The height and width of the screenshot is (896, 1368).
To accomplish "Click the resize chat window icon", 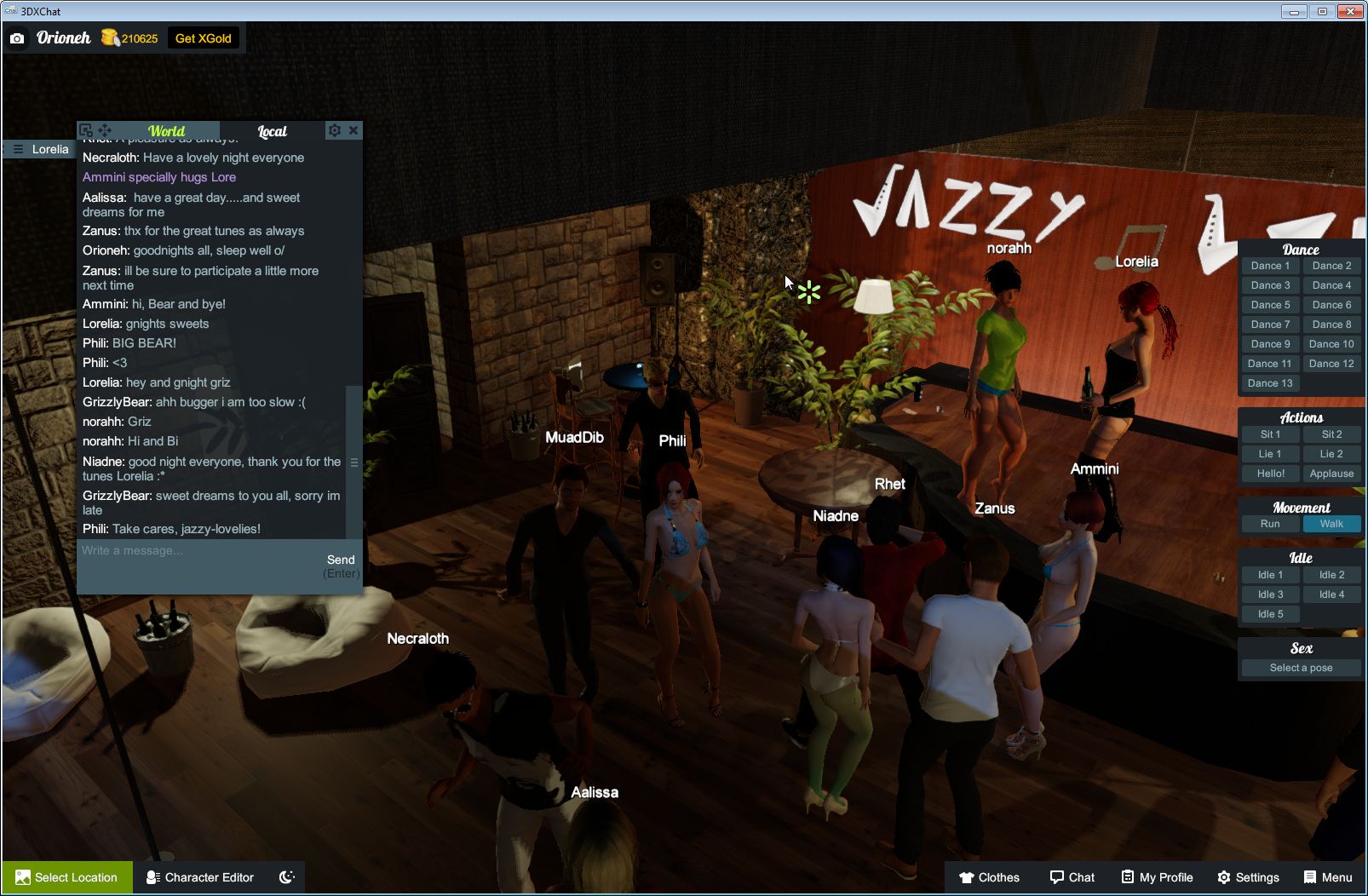I will (86, 130).
